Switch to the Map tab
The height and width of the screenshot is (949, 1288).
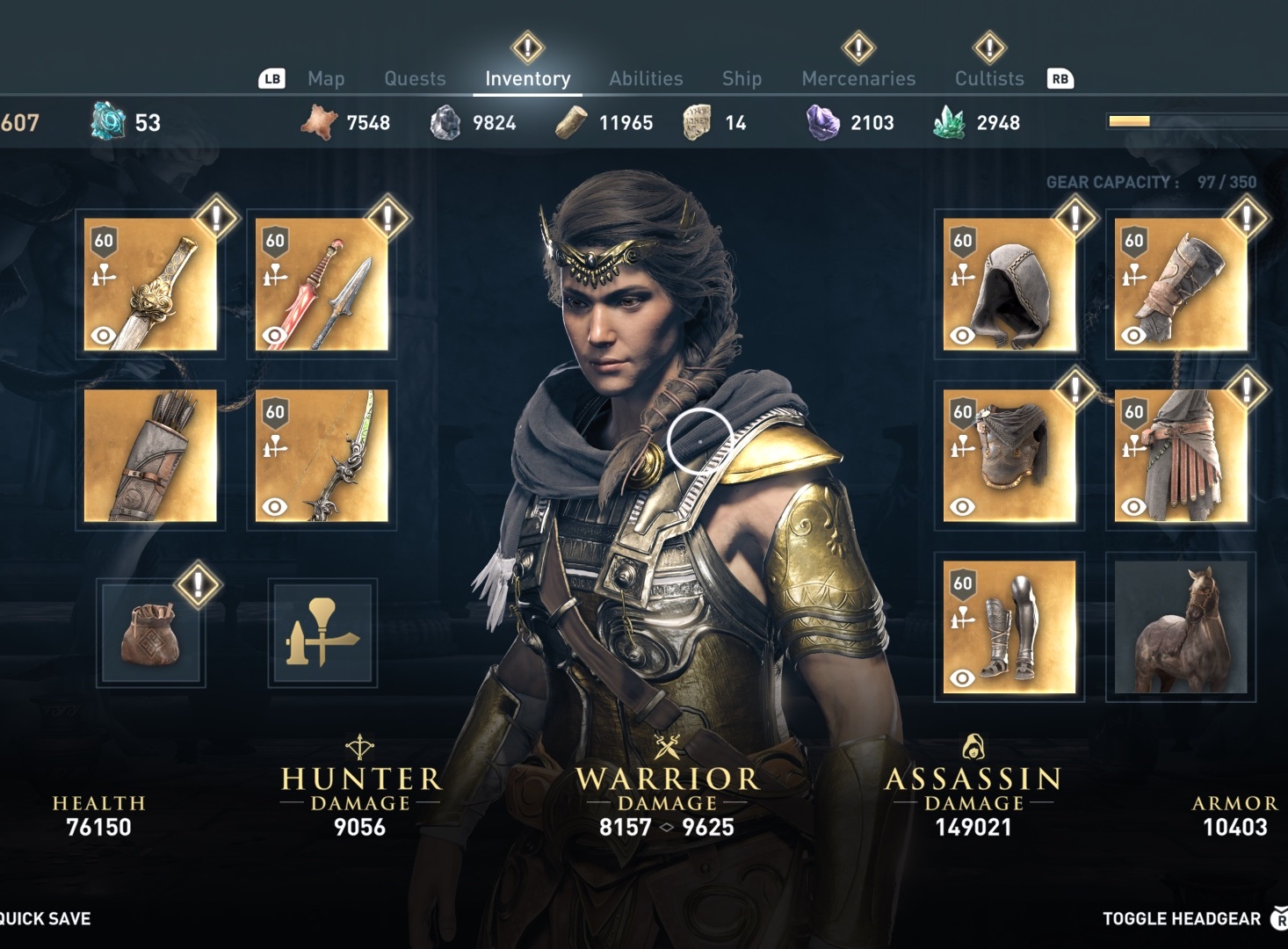point(326,79)
